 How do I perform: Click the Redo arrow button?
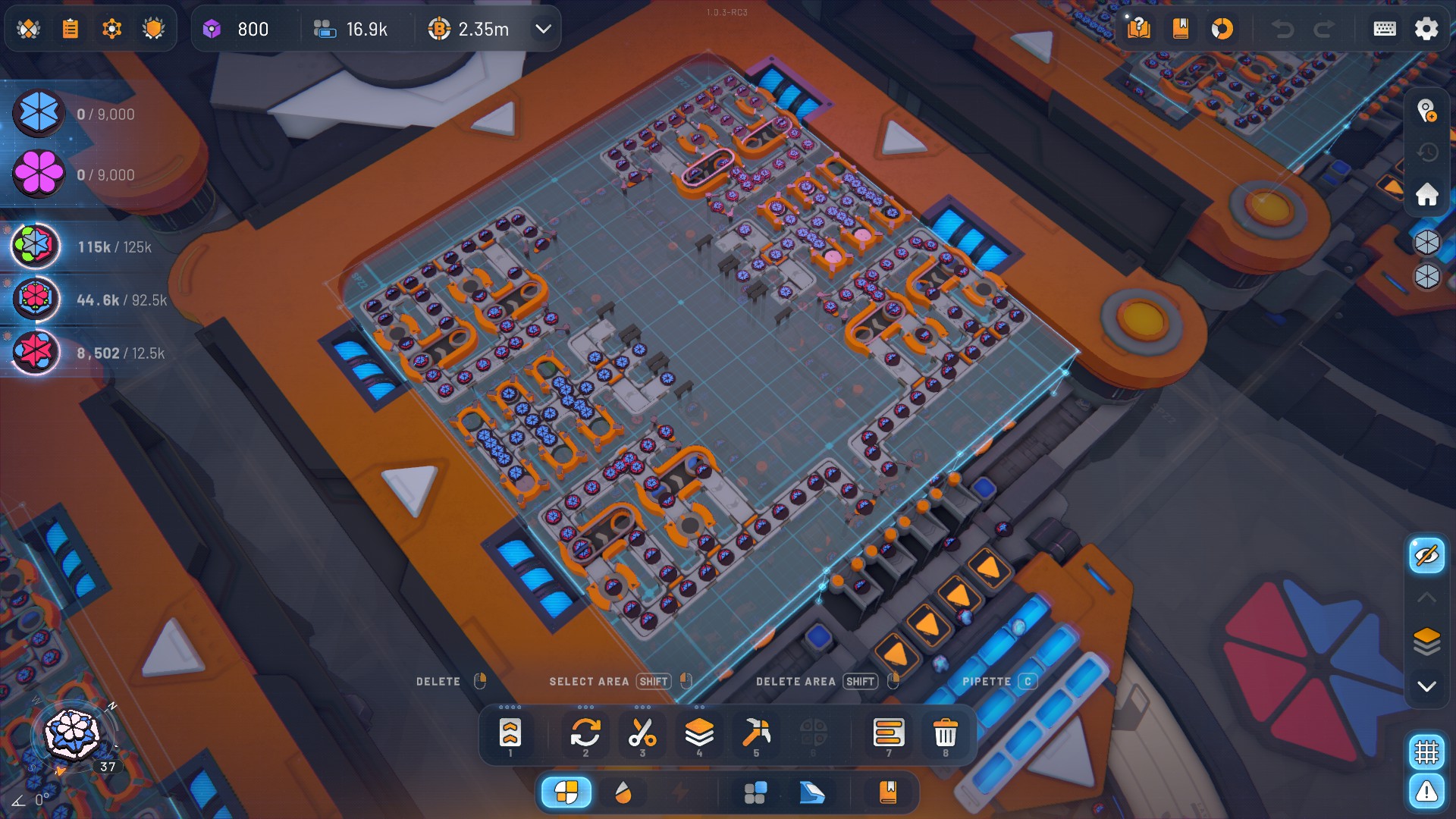point(1320,29)
